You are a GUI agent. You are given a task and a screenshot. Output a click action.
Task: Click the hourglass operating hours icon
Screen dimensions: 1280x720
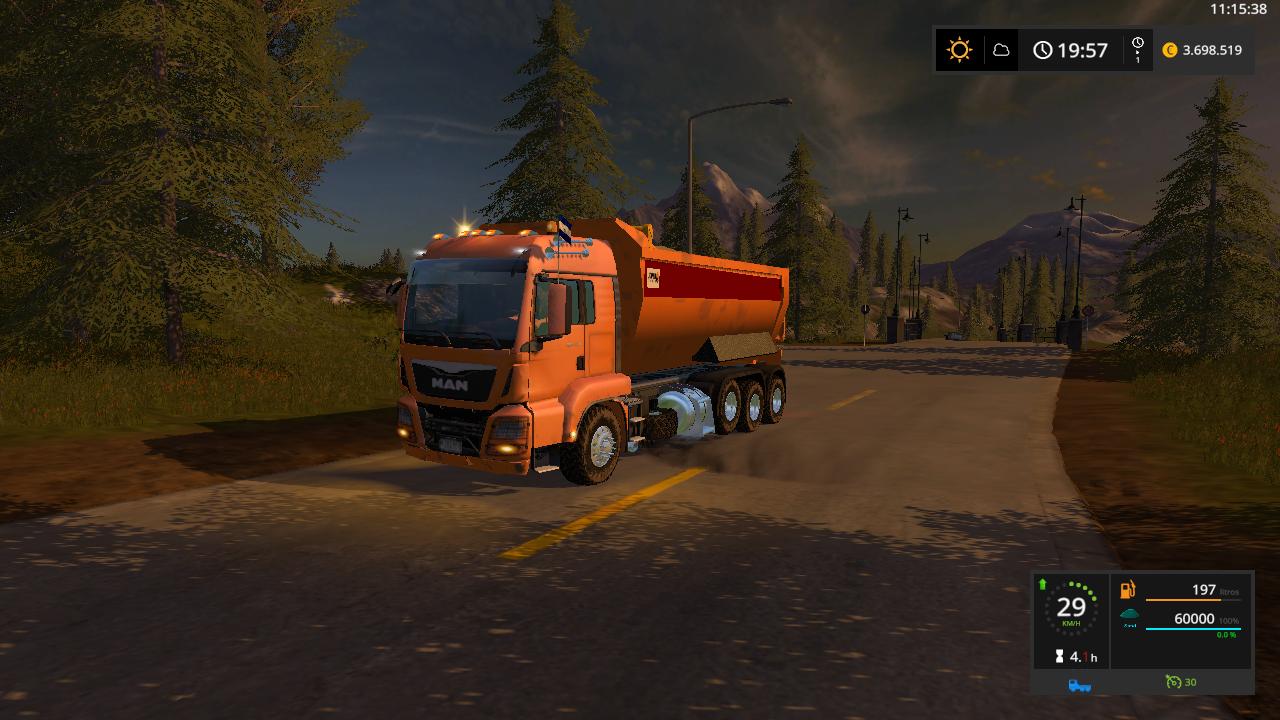click(x=1059, y=657)
